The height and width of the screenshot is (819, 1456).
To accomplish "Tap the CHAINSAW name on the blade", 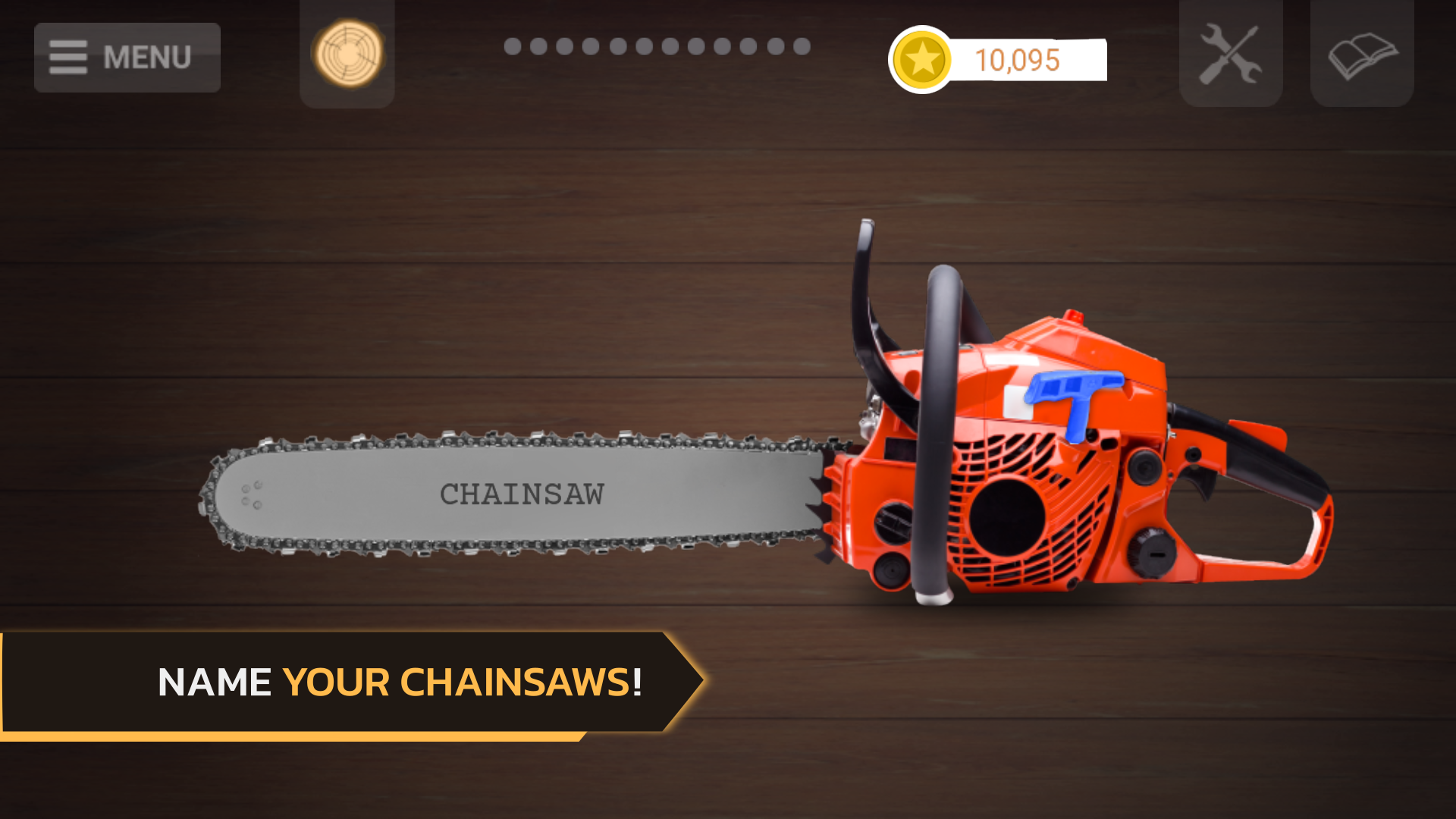I will (x=522, y=494).
